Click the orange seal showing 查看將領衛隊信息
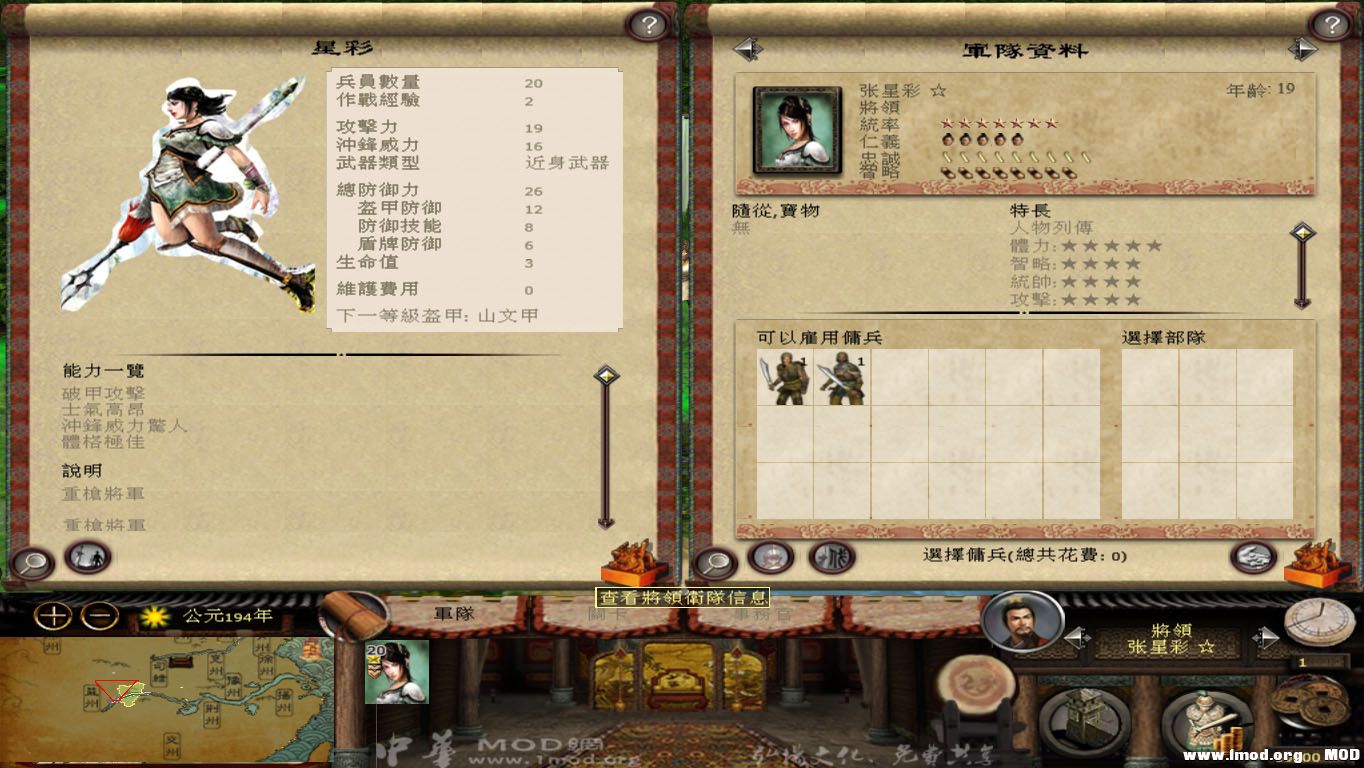The image size is (1364, 768). click(x=633, y=562)
